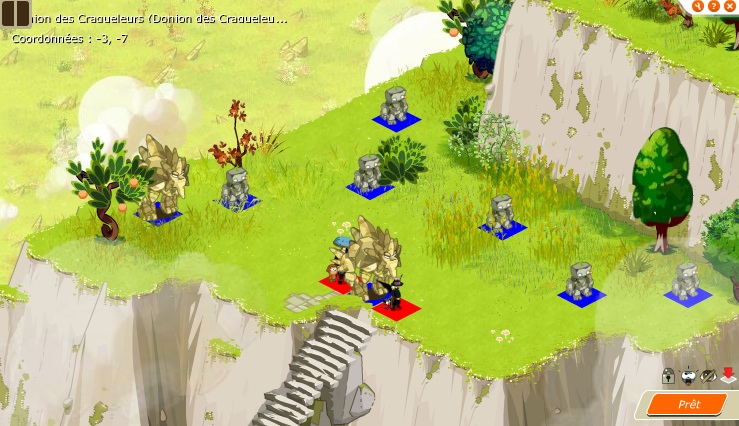
Task: Open the orange question mark help button
Action: (714, 6)
